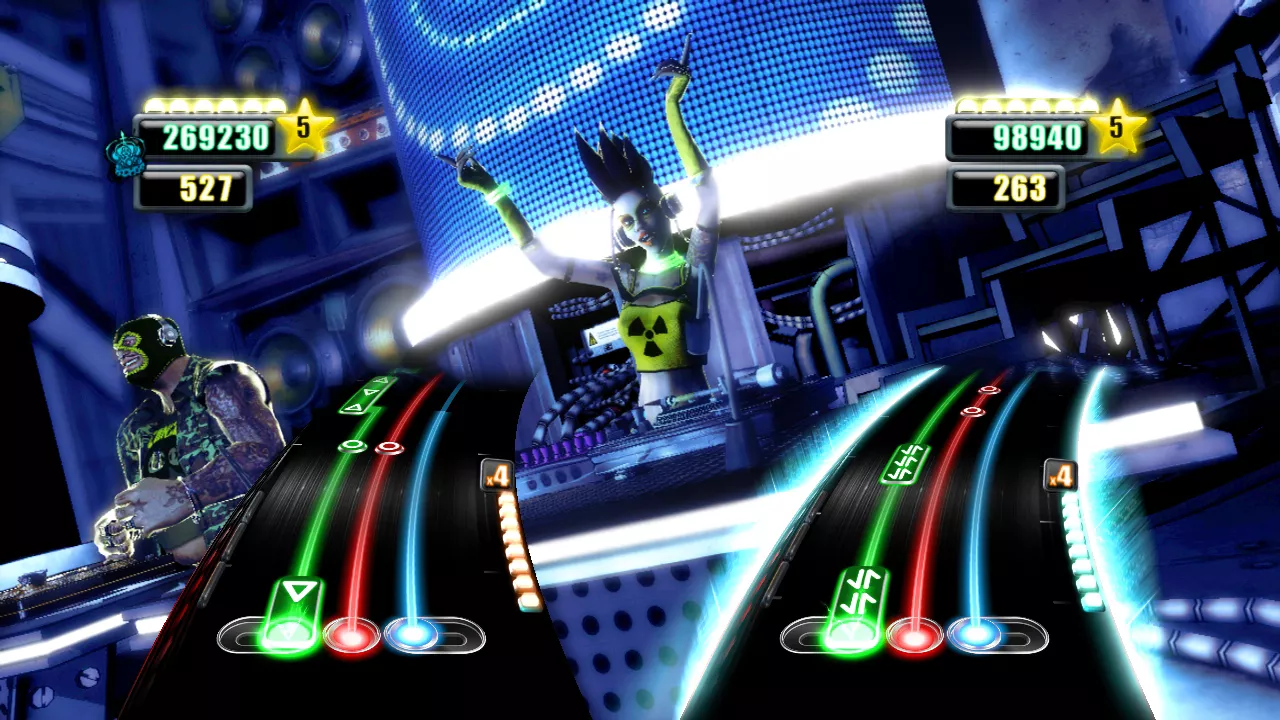Tap the blue pad on the 269230-score deck
Screen dimensions: 1280x720
[413, 635]
